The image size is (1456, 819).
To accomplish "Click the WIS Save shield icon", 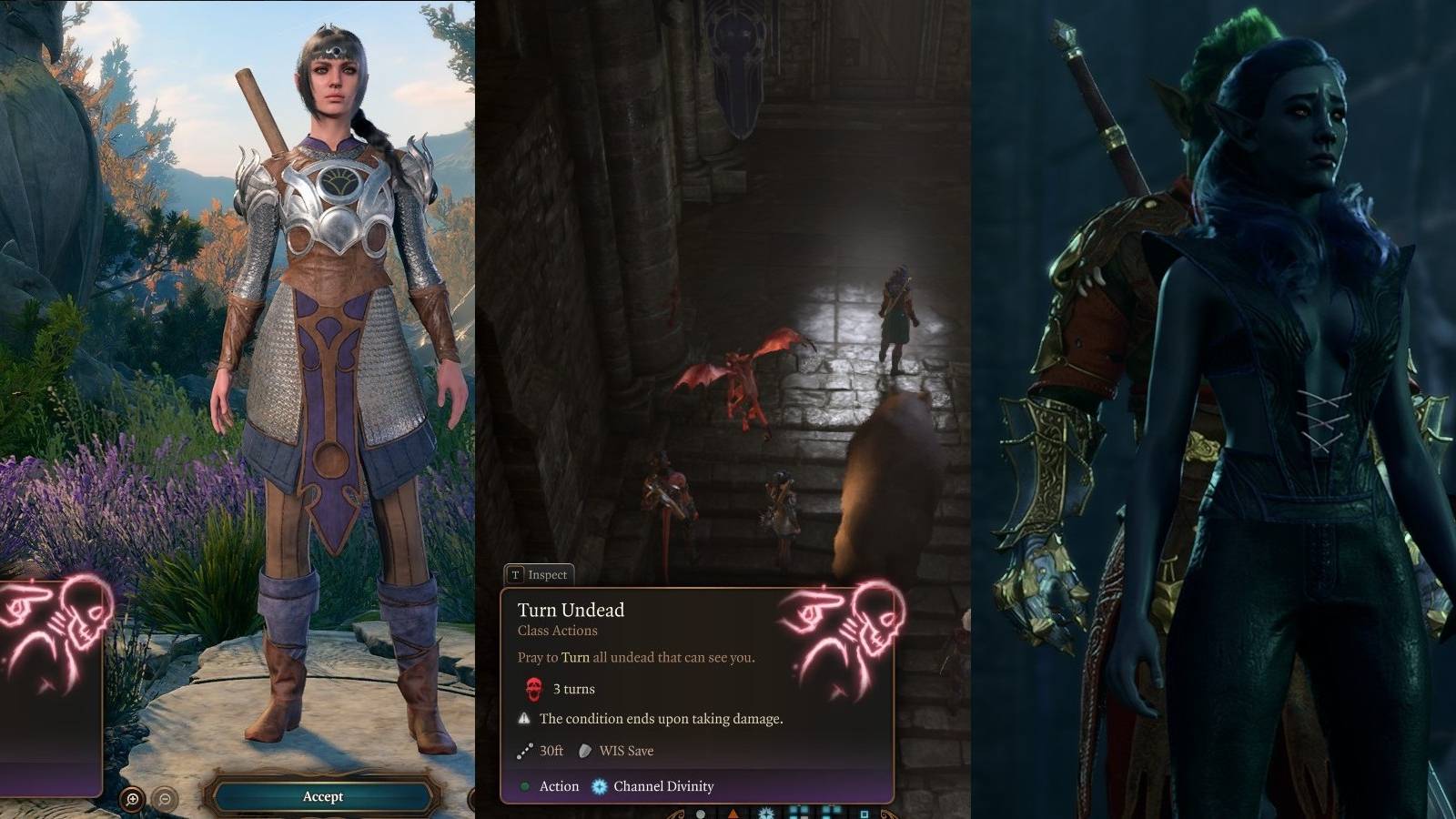I will (x=584, y=751).
